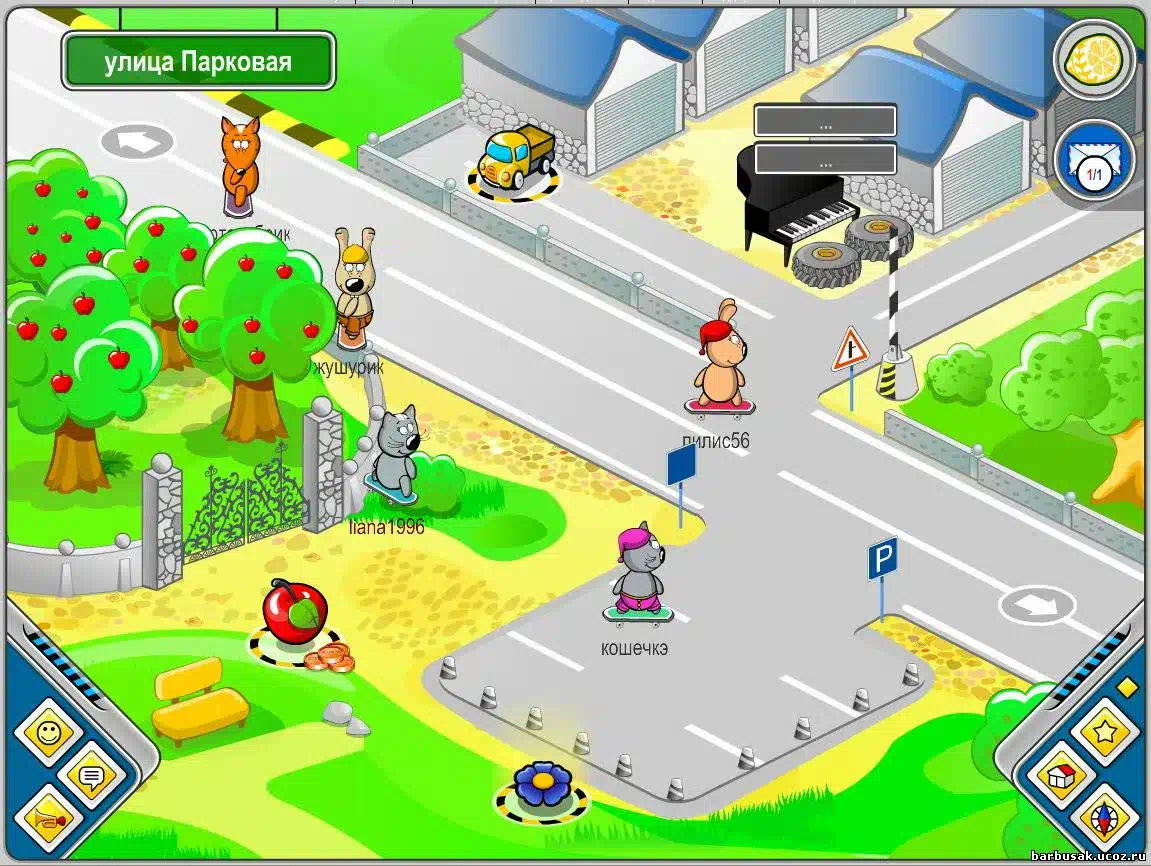Image resolution: width=1151 pixels, height=866 pixels.
Task: Select the yellow truck marker
Action: 514,160
